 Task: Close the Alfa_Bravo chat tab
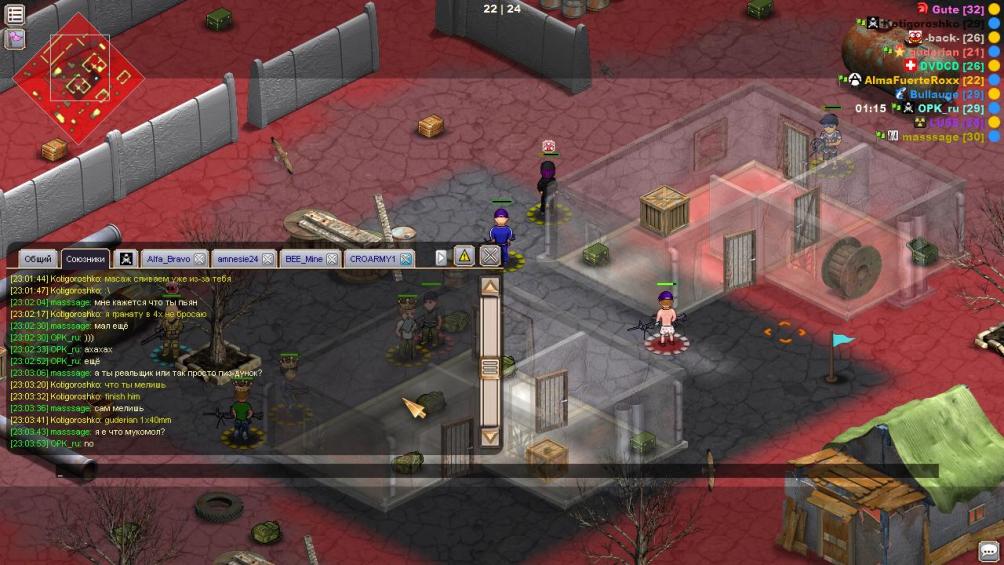[x=200, y=259]
